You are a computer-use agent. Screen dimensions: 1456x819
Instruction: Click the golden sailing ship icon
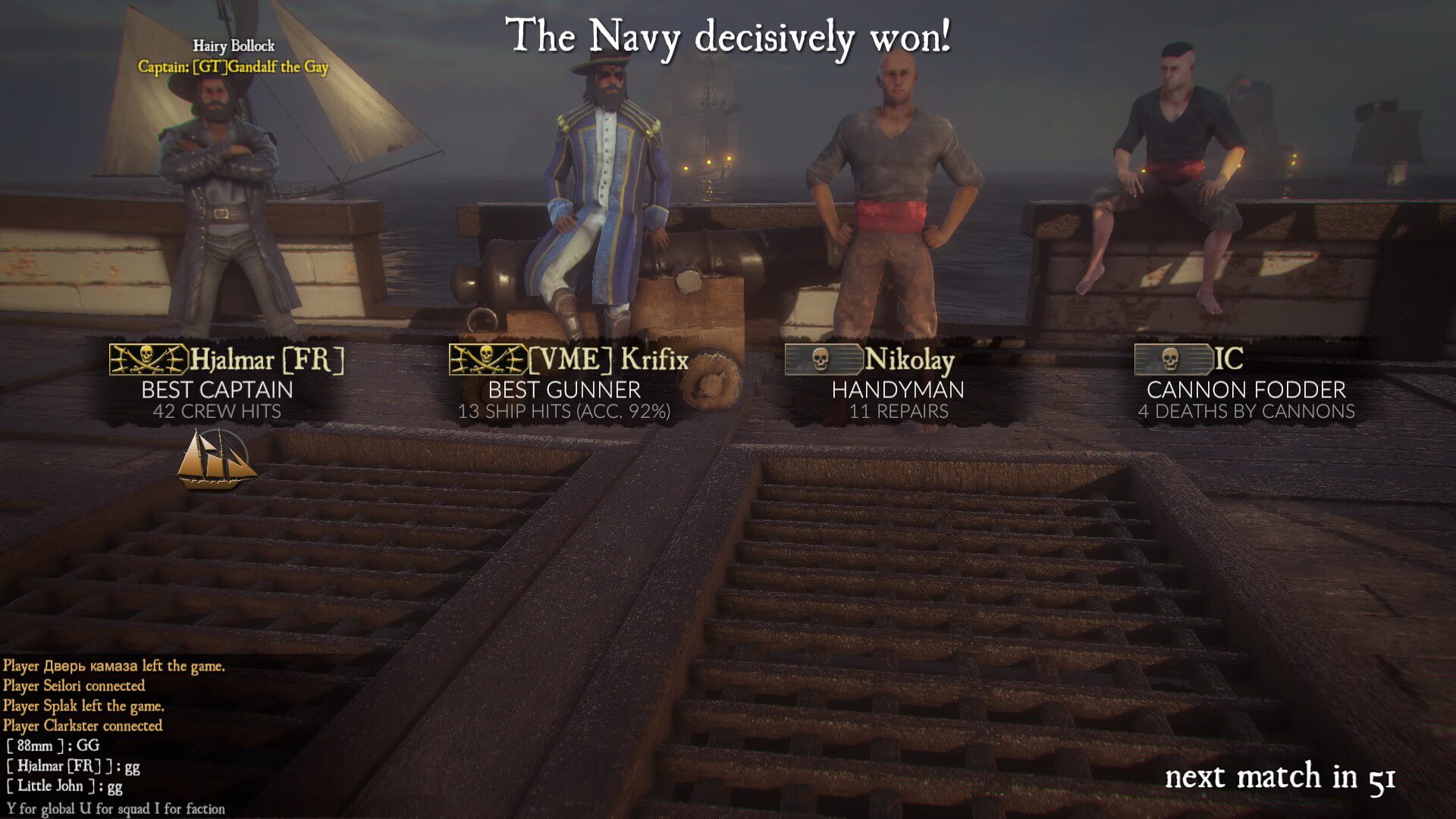(x=216, y=460)
